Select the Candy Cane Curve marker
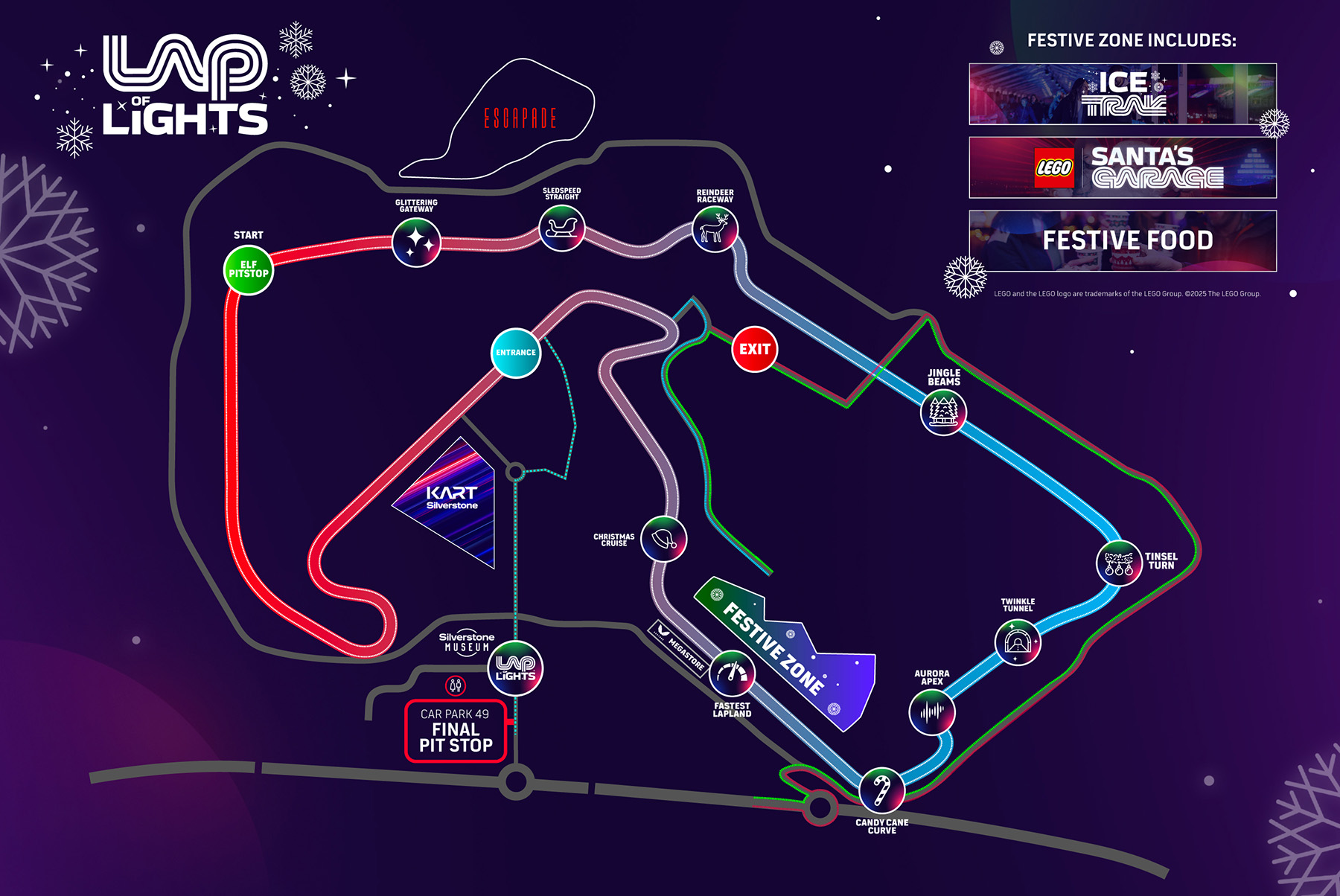1340x896 pixels. point(881,790)
